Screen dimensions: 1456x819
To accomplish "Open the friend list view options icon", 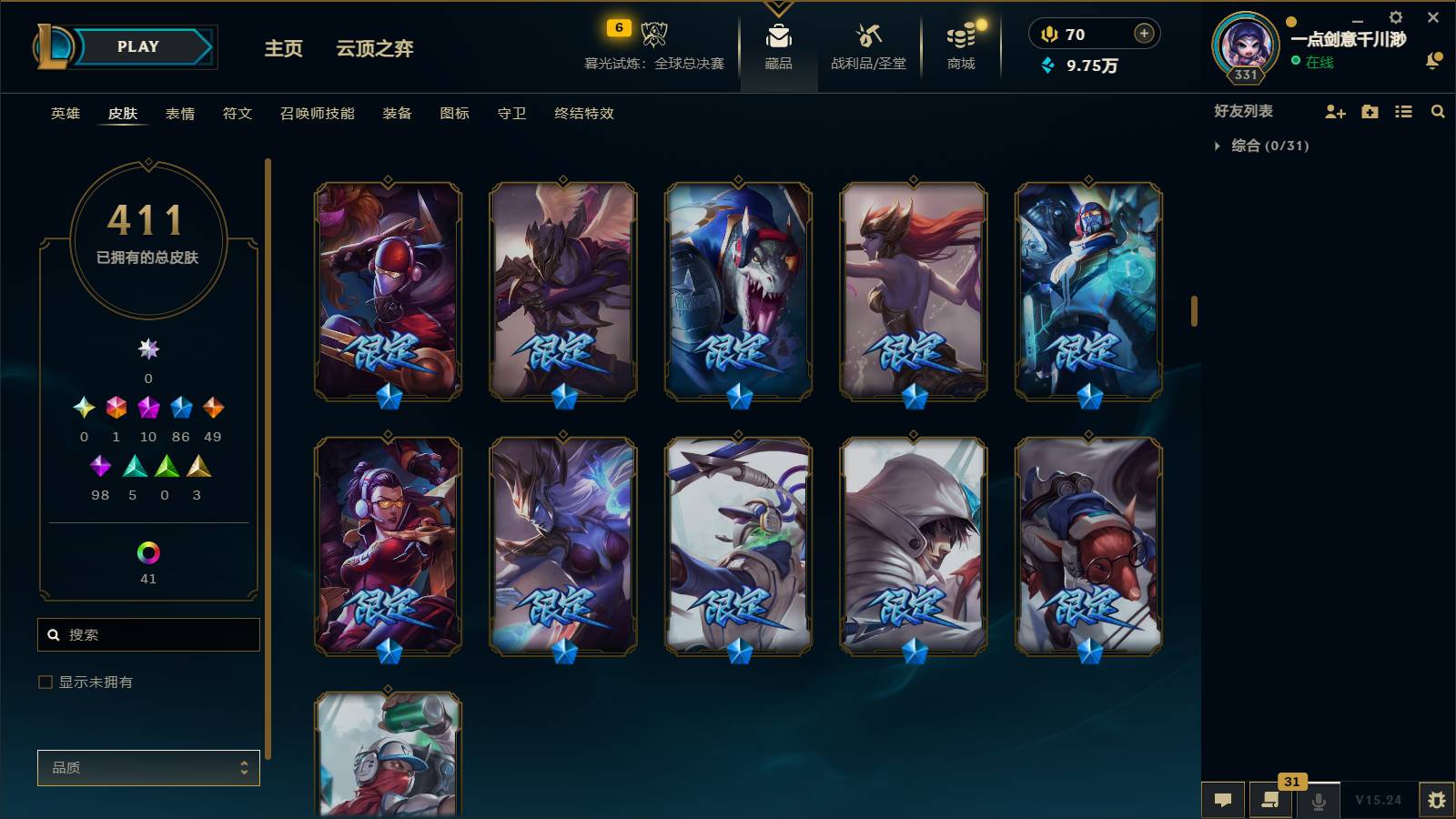I will [1403, 111].
